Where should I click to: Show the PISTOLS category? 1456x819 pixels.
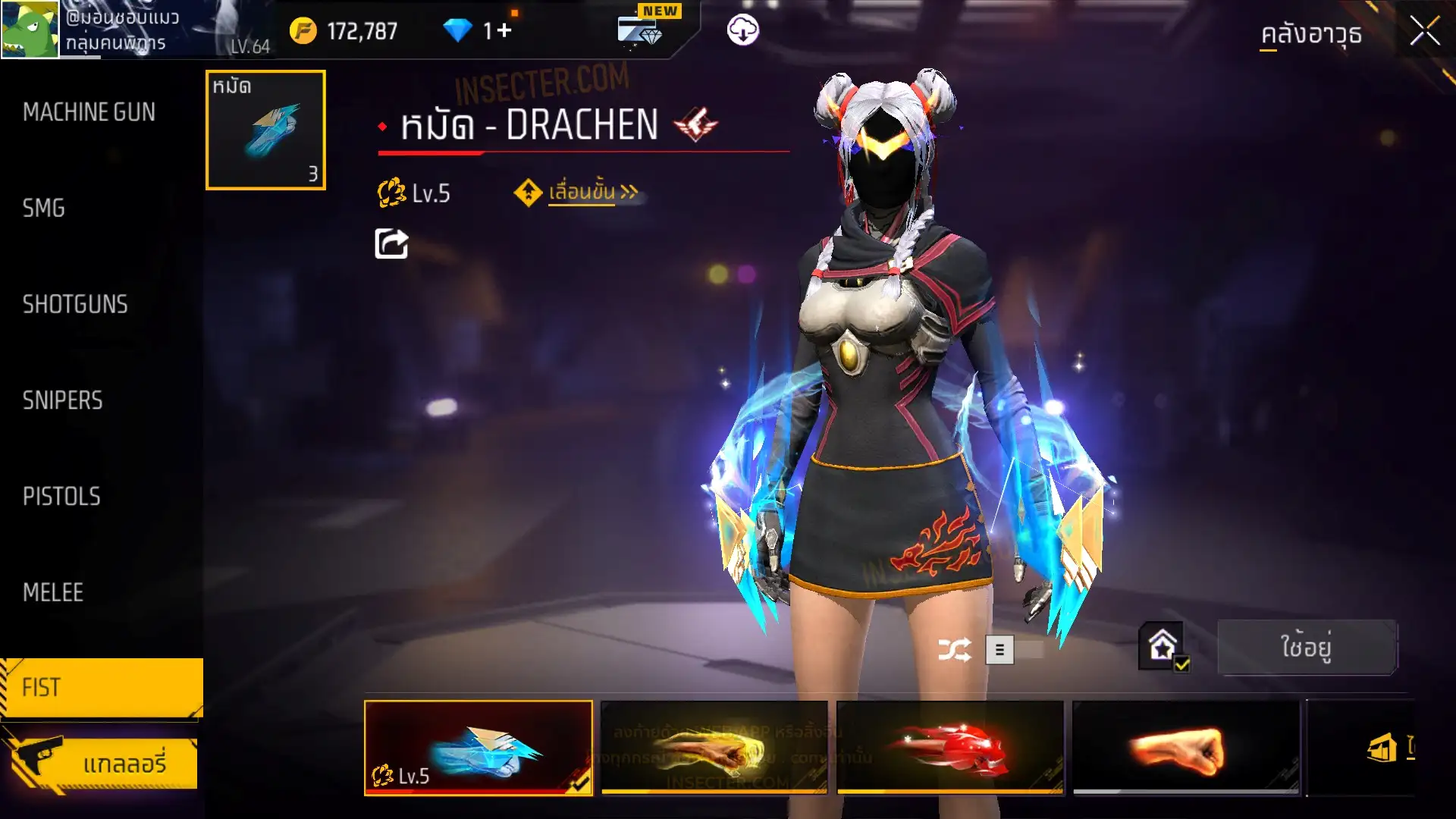(61, 497)
